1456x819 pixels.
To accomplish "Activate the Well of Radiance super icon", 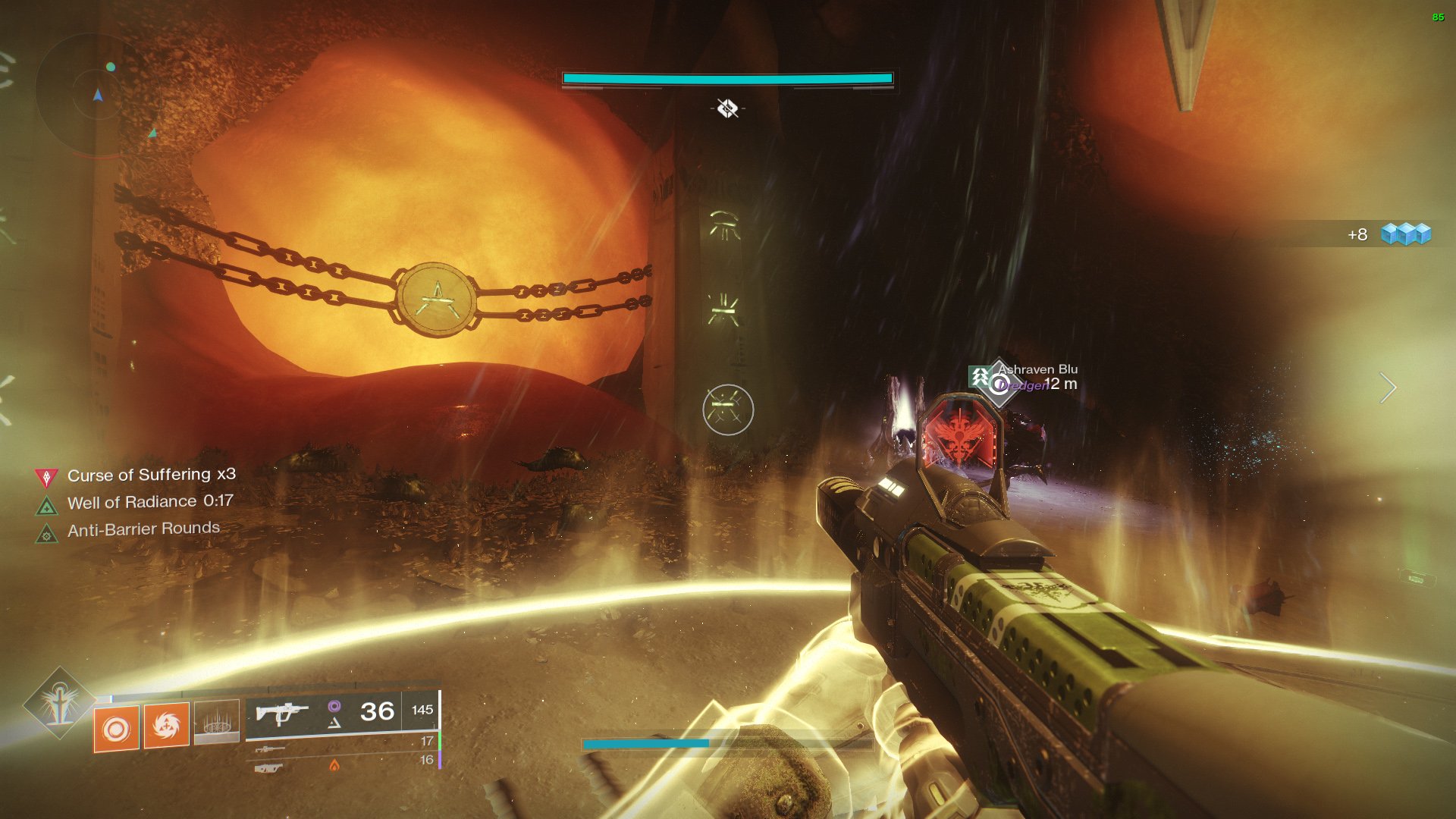I will (x=59, y=704).
